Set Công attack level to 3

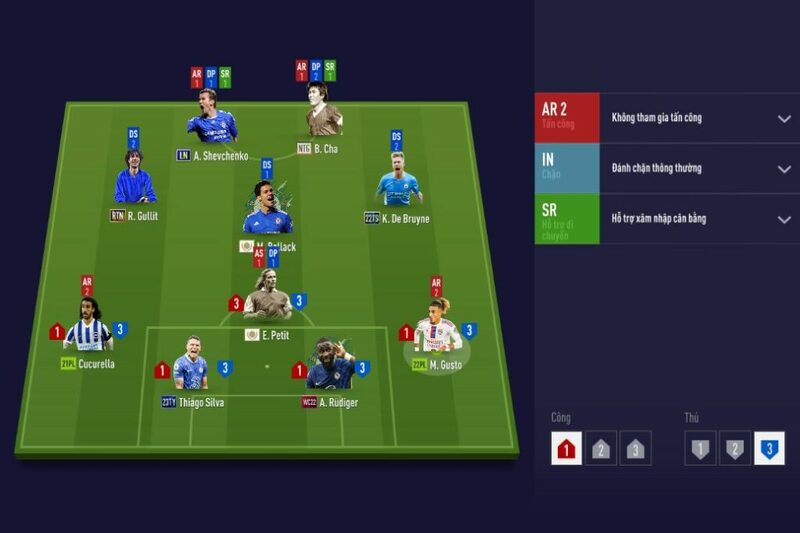click(x=635, y=449)
